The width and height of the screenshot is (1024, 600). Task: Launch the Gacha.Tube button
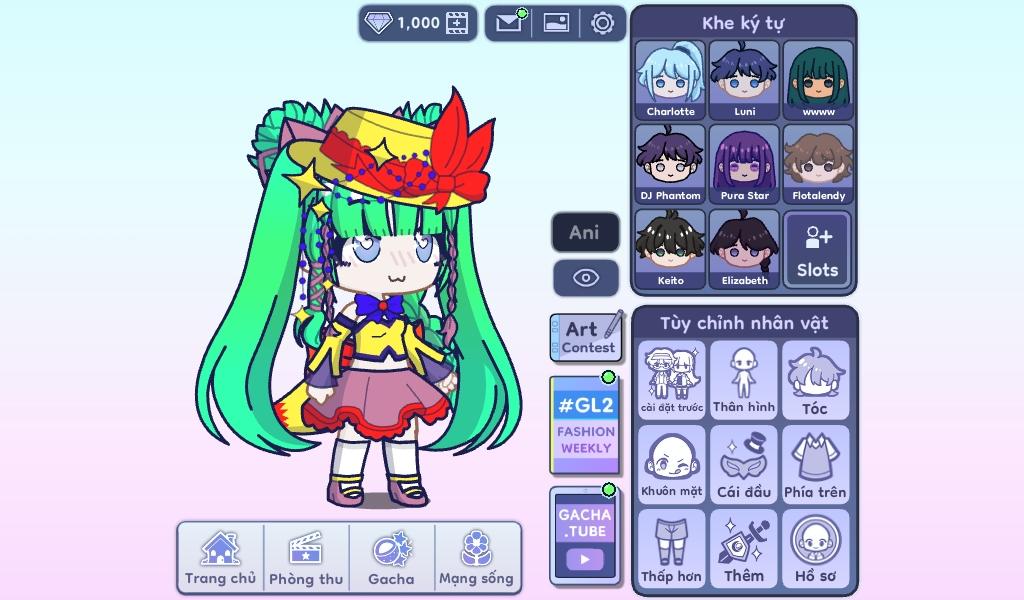tap(584, 536)
